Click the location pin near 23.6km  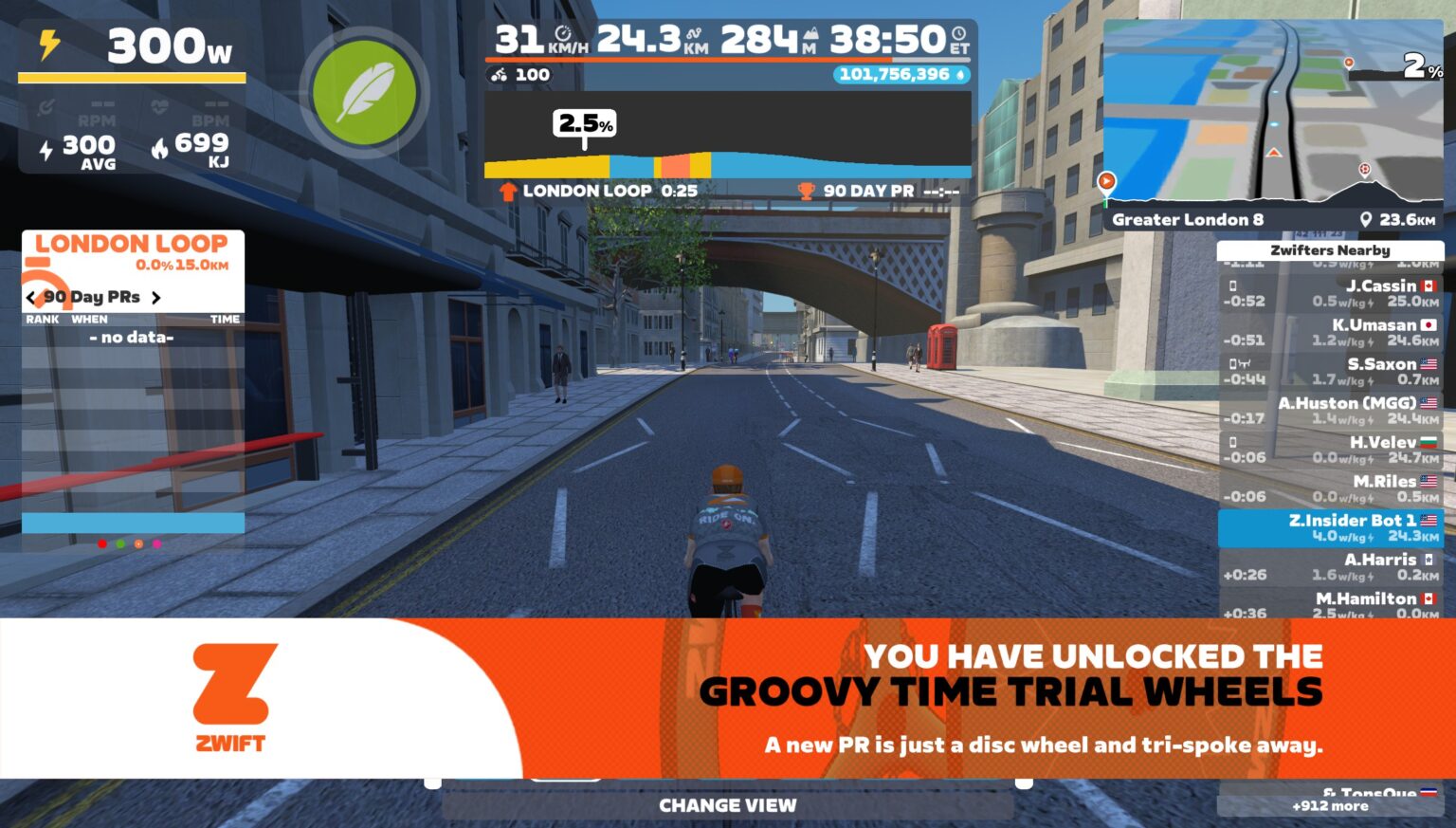1367,219
